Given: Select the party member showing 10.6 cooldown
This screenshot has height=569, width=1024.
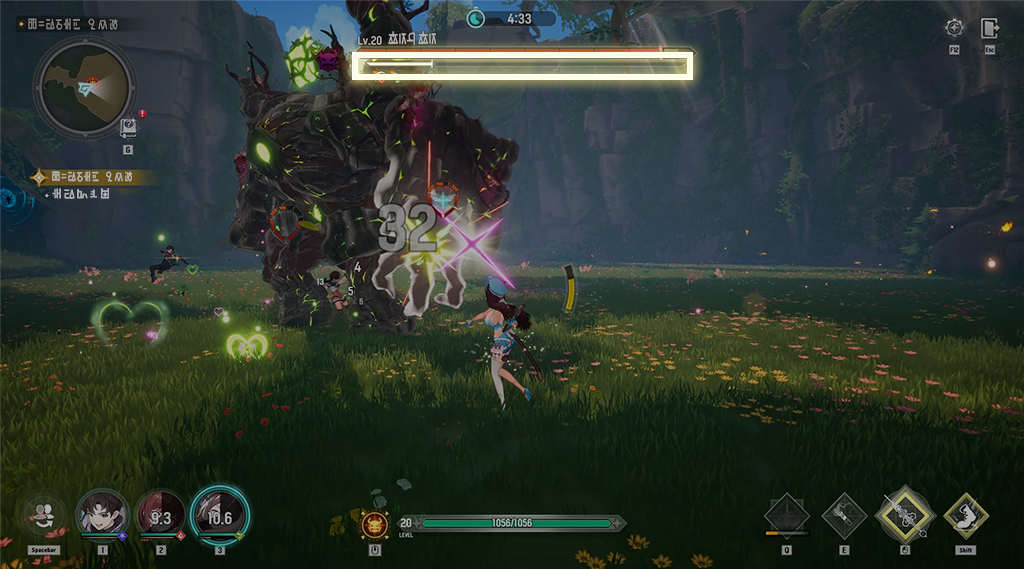Looking at the screenshot, I should click(x=219, y=516).
